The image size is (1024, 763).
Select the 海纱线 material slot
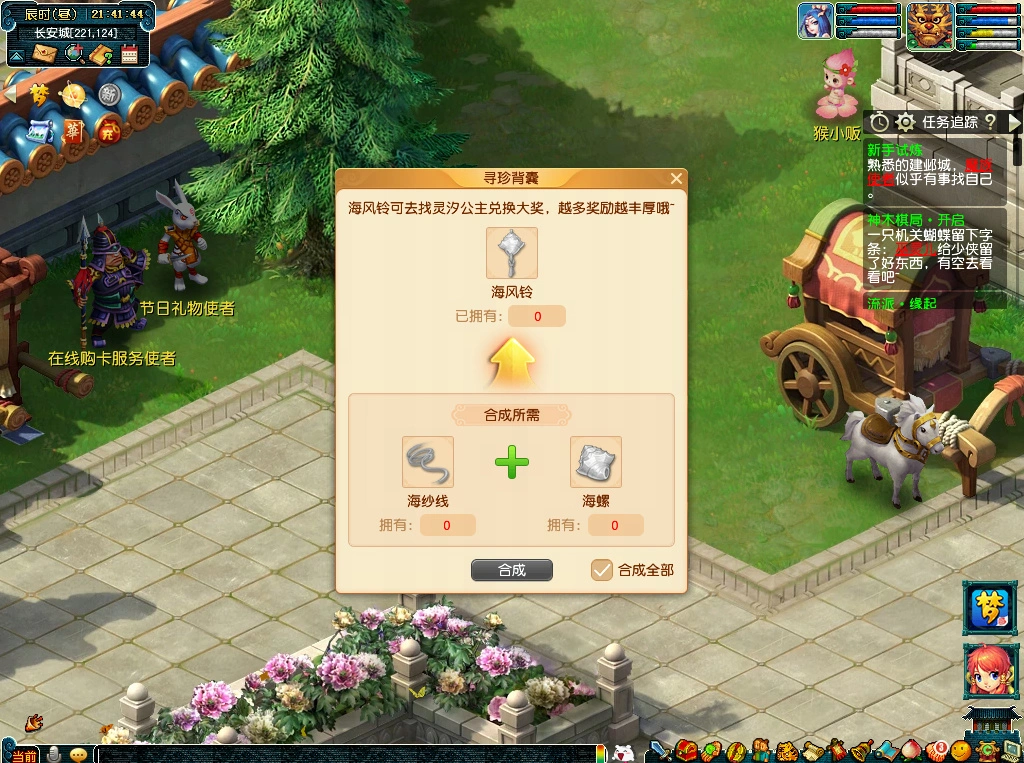[x=427, y=462]
